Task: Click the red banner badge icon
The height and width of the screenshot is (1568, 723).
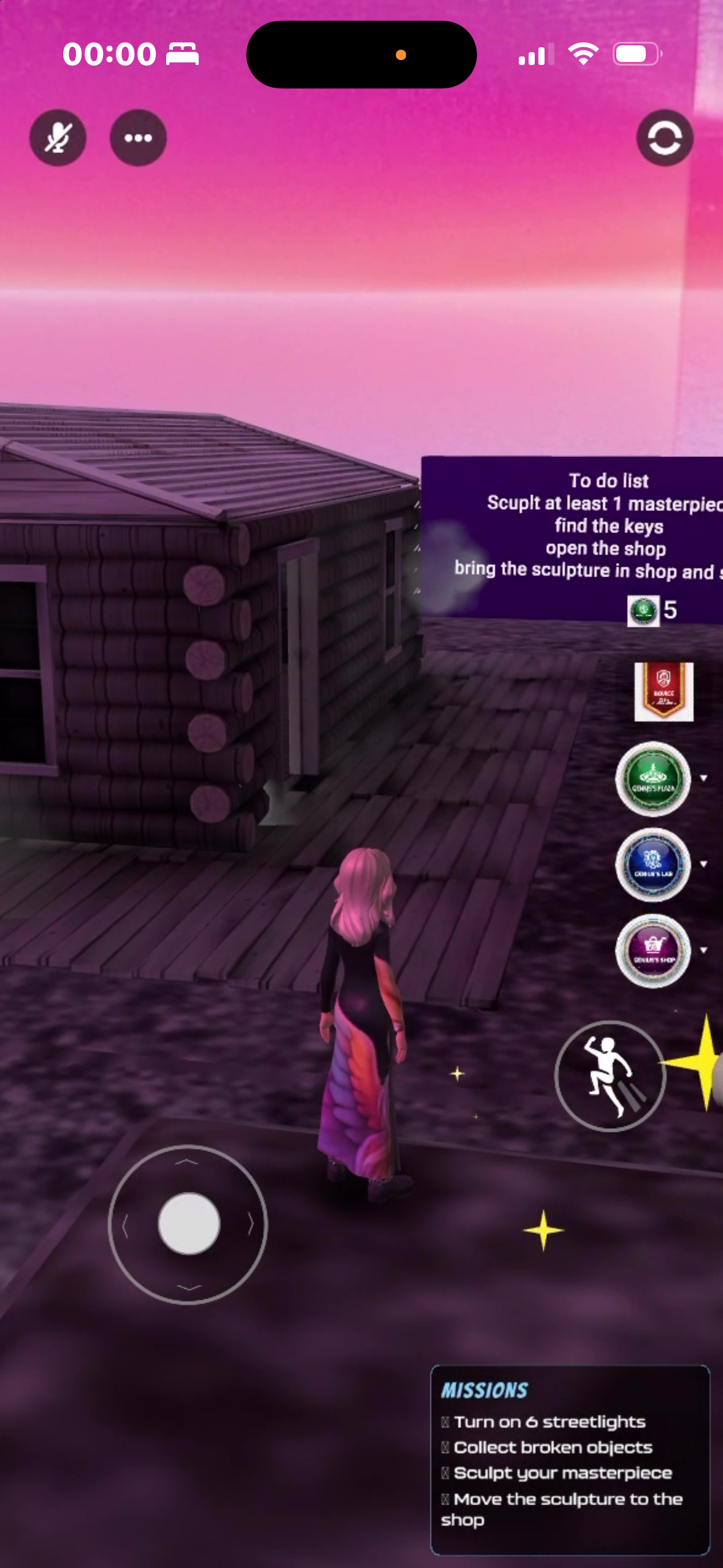Action: coord(664,691)
